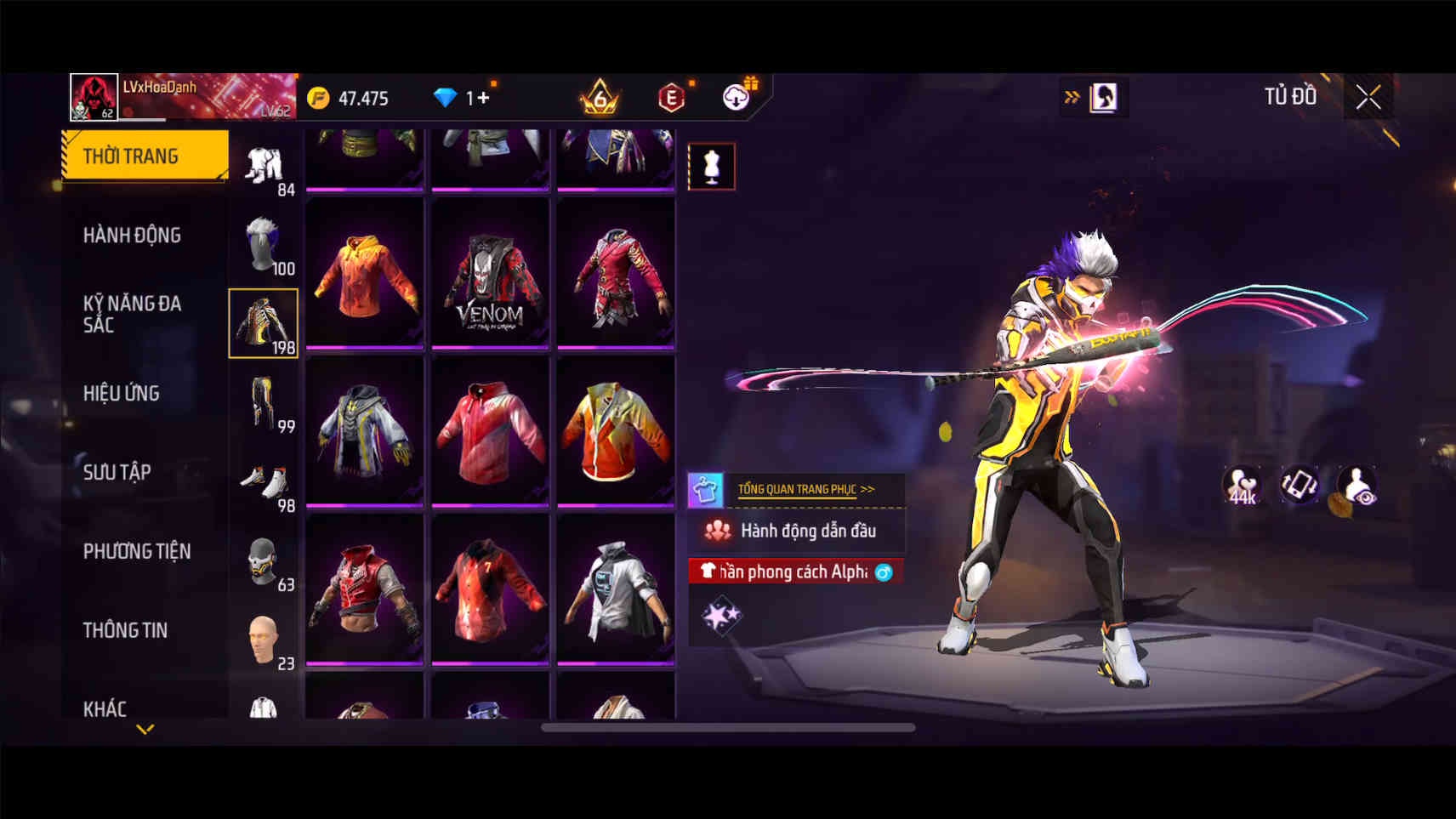Screen dimensions: 1456x819
Task: Open the player profile avatar LVxHoaDanh
Action: tap(94, 96)
